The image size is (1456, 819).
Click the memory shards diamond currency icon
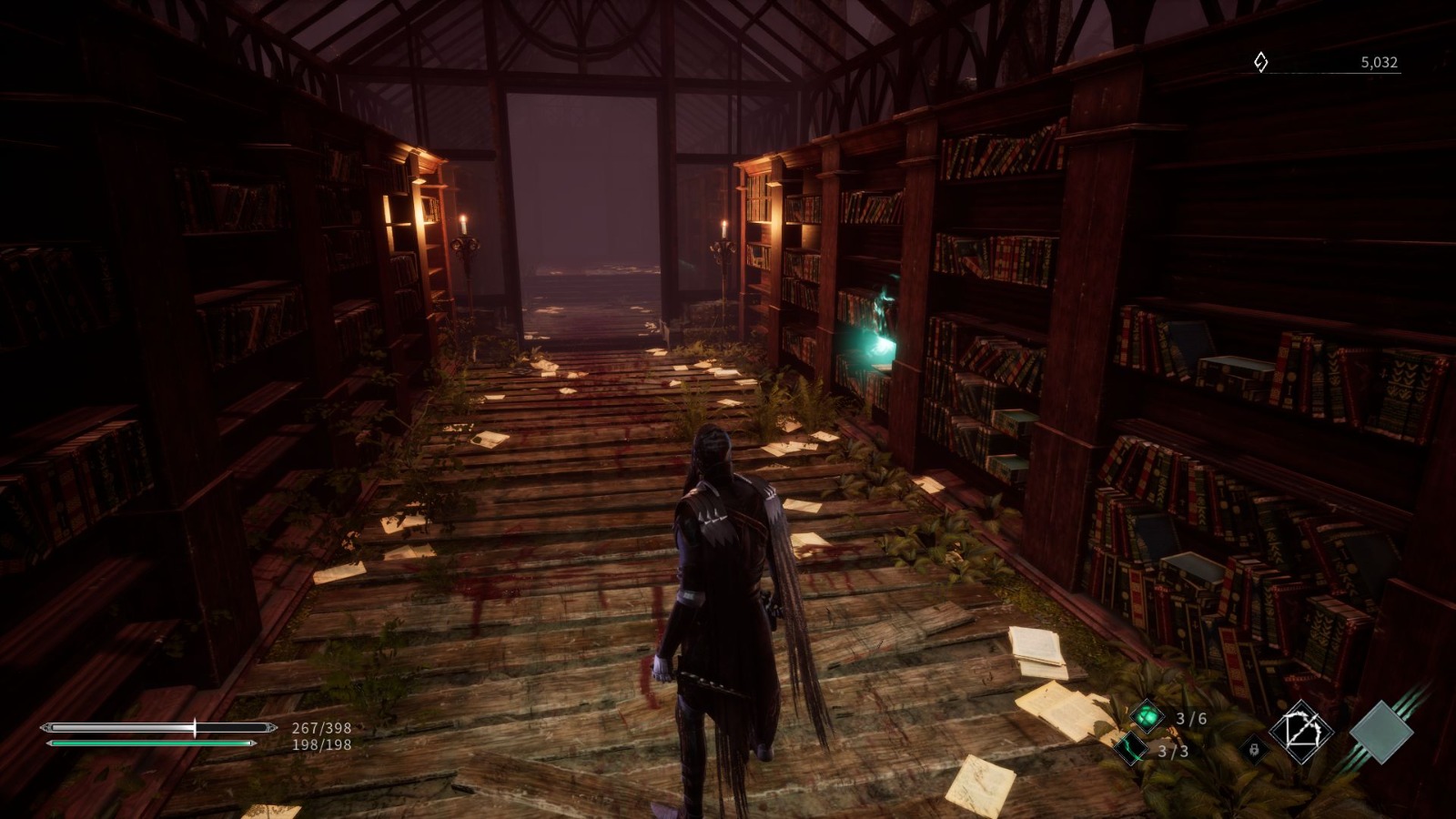pyautogui.click(x=1259, y=63)
